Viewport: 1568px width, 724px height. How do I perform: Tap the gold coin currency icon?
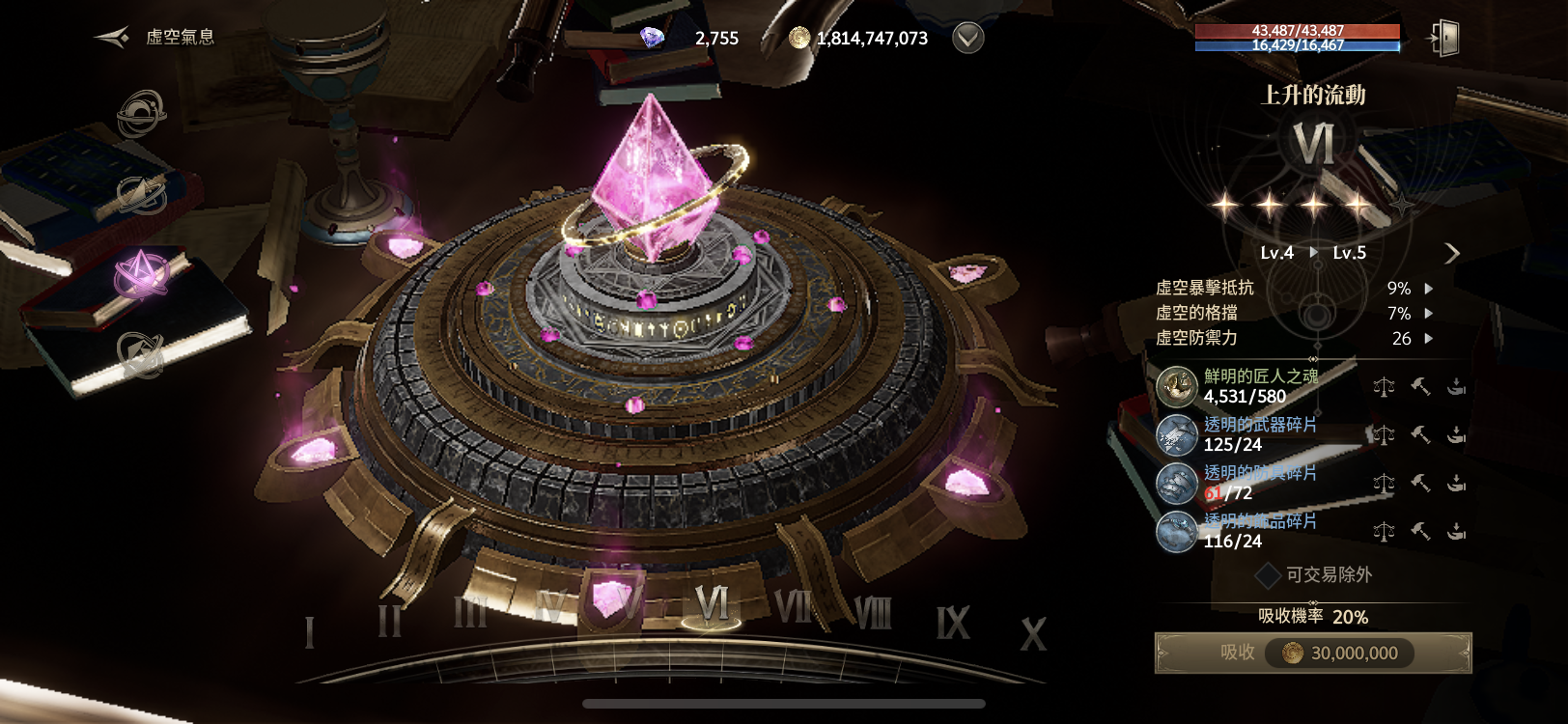coord(799,38)
